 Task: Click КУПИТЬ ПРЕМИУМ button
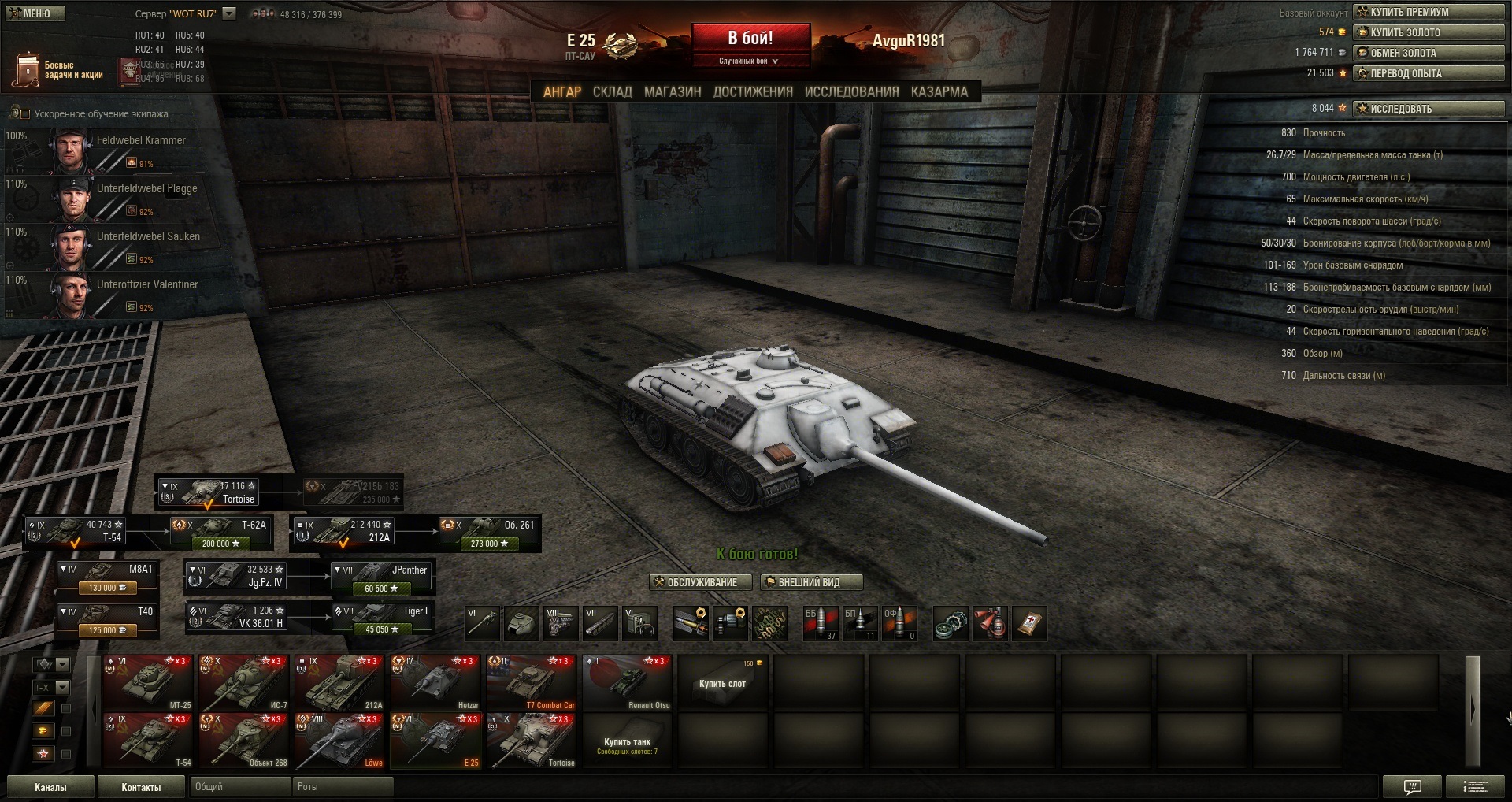coord(1428,12)
